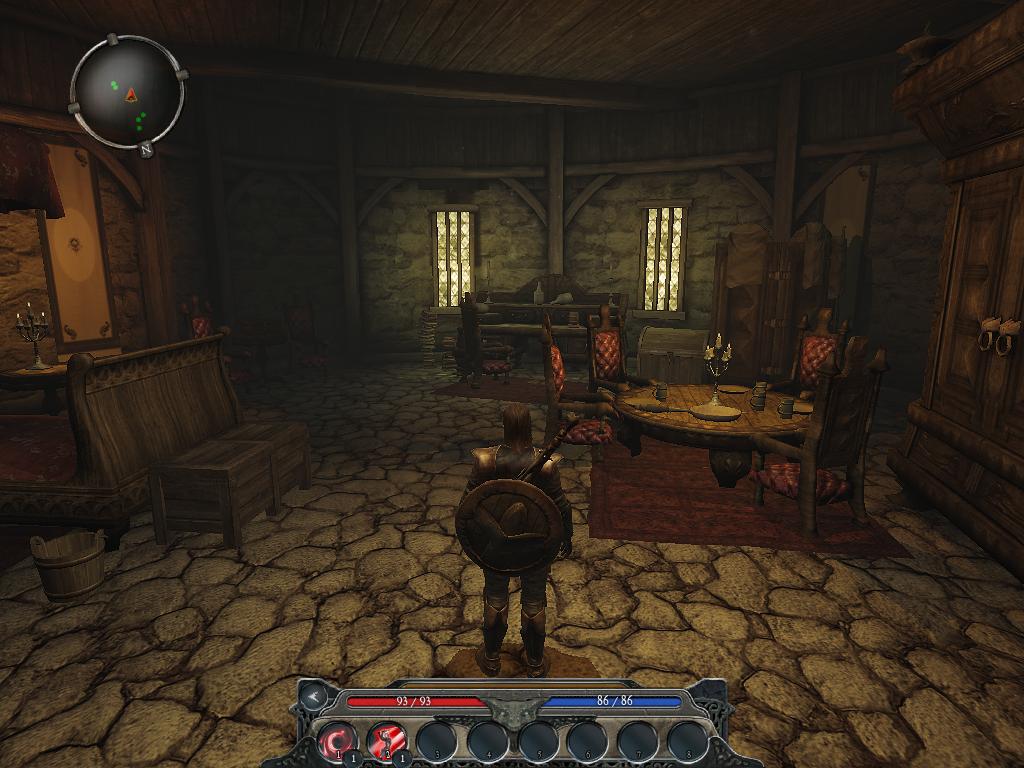This screenshot has width=1024, height=768.
Task: Click the N compass marker on minimap
Action: click(x=146, y=150)
